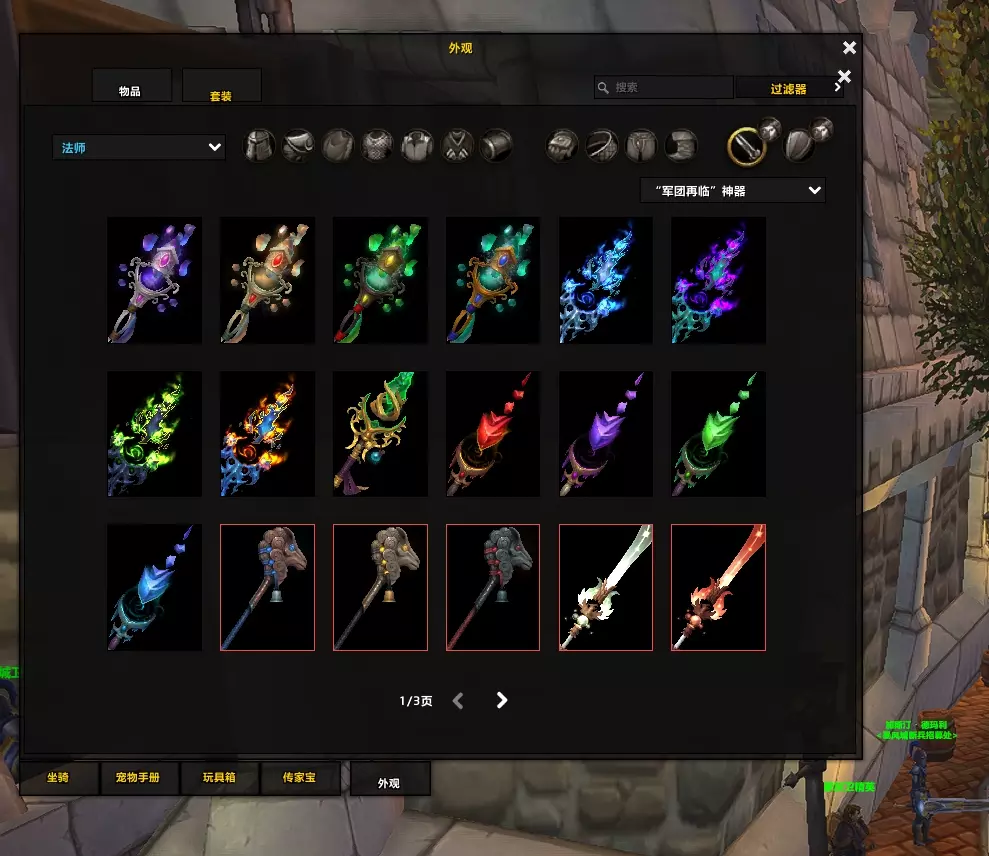The image size is (989, 856).
Task: Choose the golden staff with green spiral
Action: click(380, 434)
